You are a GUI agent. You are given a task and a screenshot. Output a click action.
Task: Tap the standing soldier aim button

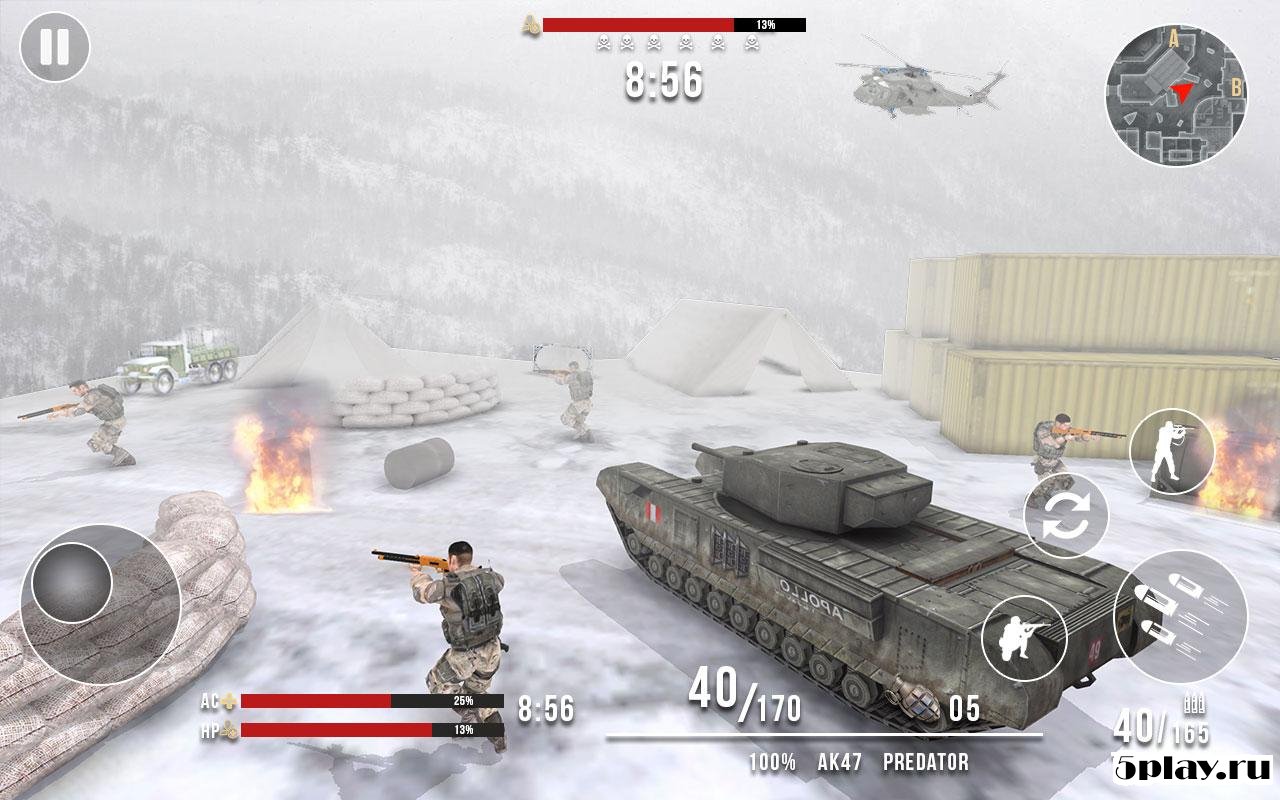point(1172,451)
